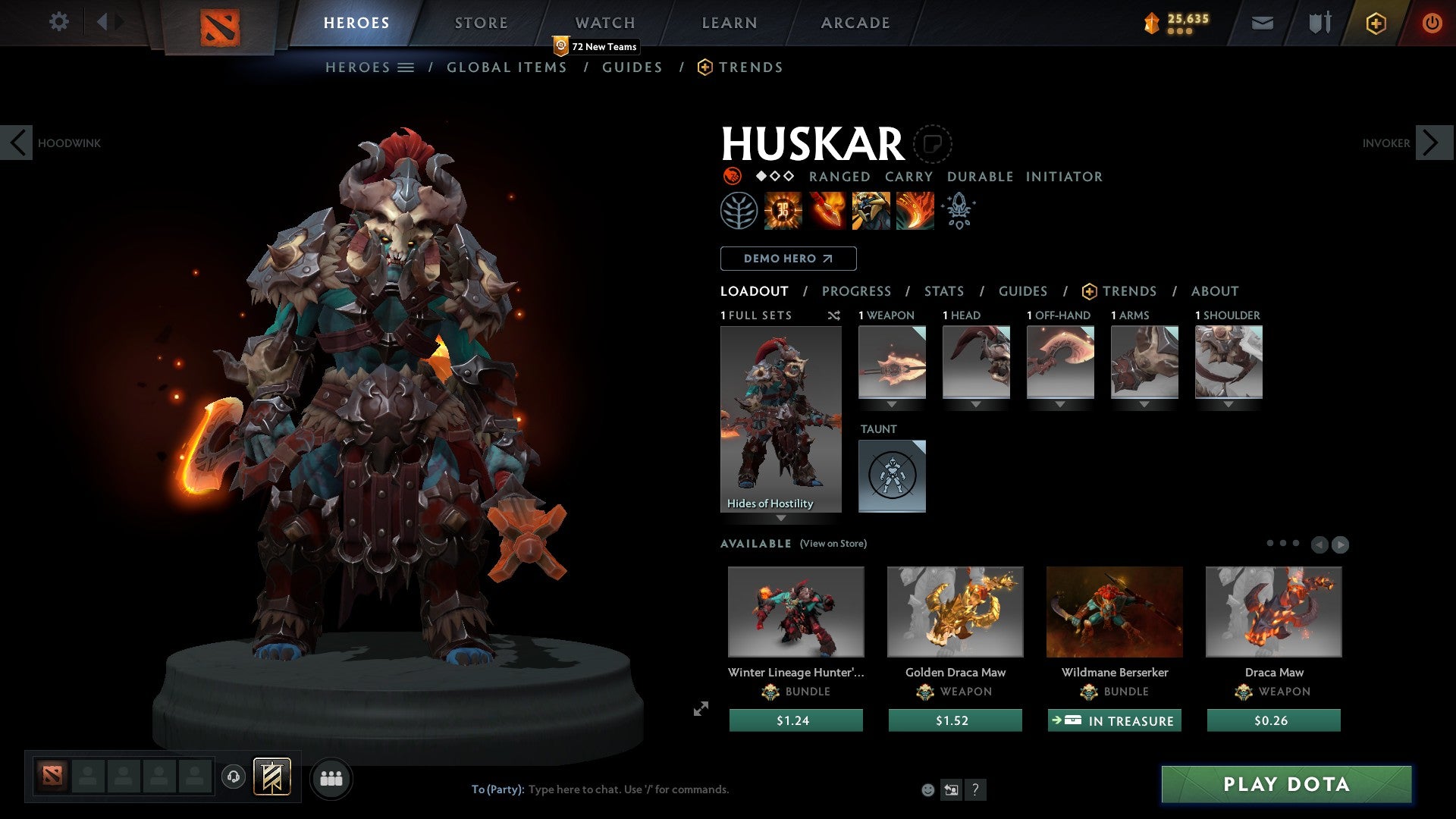Open the settings gear
1456x819 pixels.
click(x=58, y=21)
